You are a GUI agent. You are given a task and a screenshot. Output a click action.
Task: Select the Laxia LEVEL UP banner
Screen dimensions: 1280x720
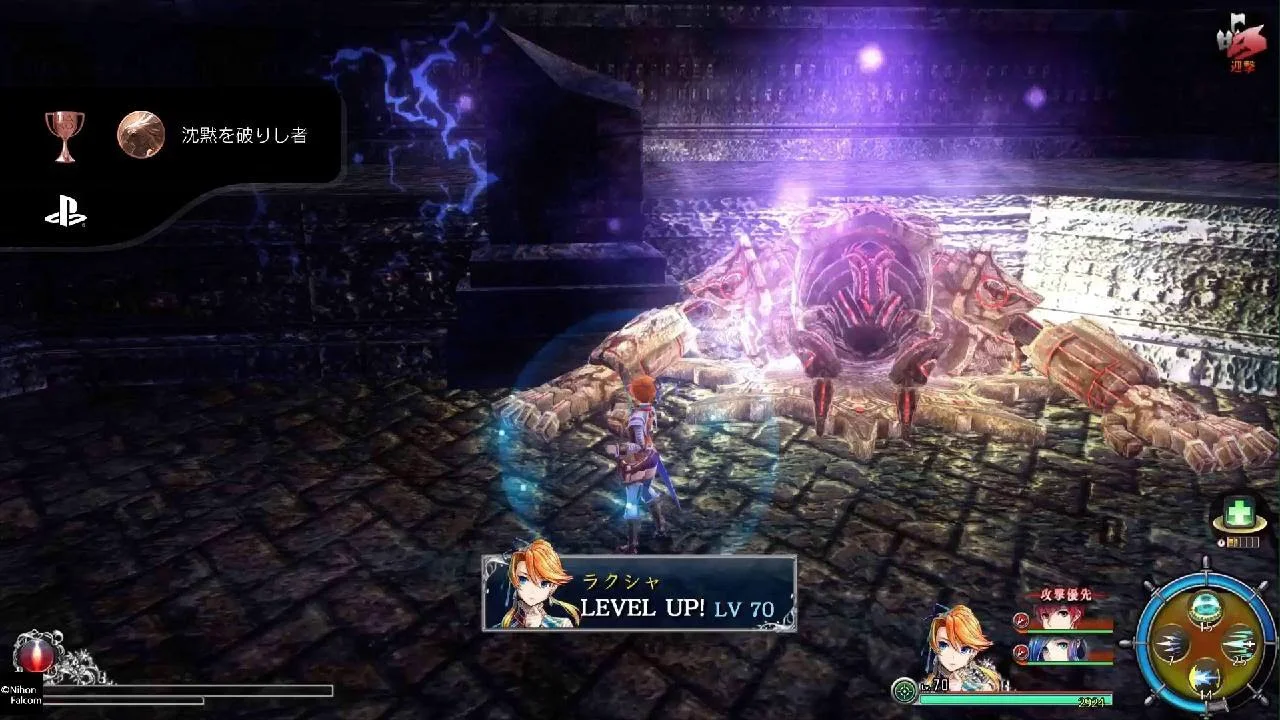click(639, 593)
